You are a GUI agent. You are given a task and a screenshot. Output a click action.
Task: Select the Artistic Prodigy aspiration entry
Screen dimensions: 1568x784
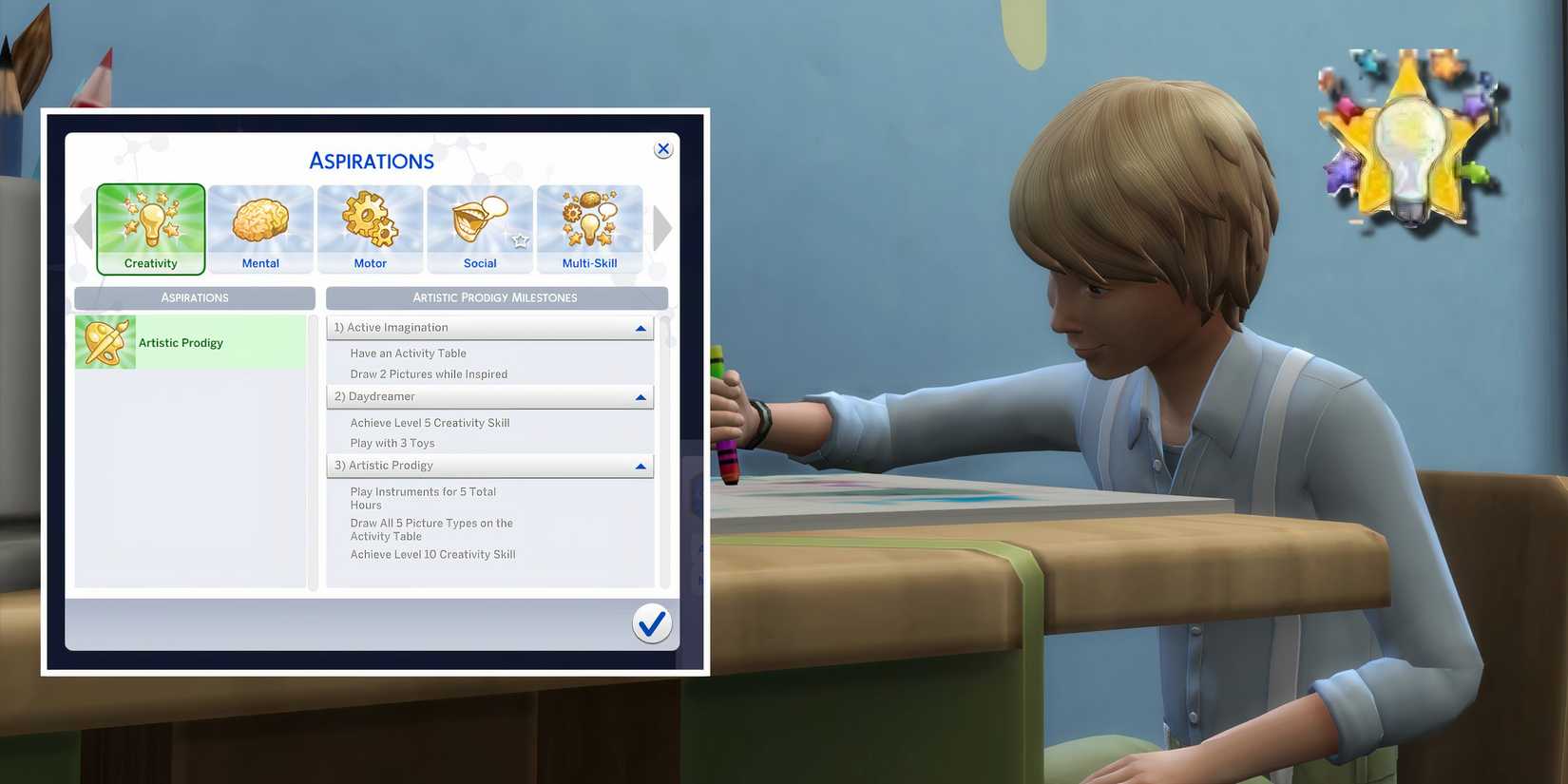click(190, 341)
